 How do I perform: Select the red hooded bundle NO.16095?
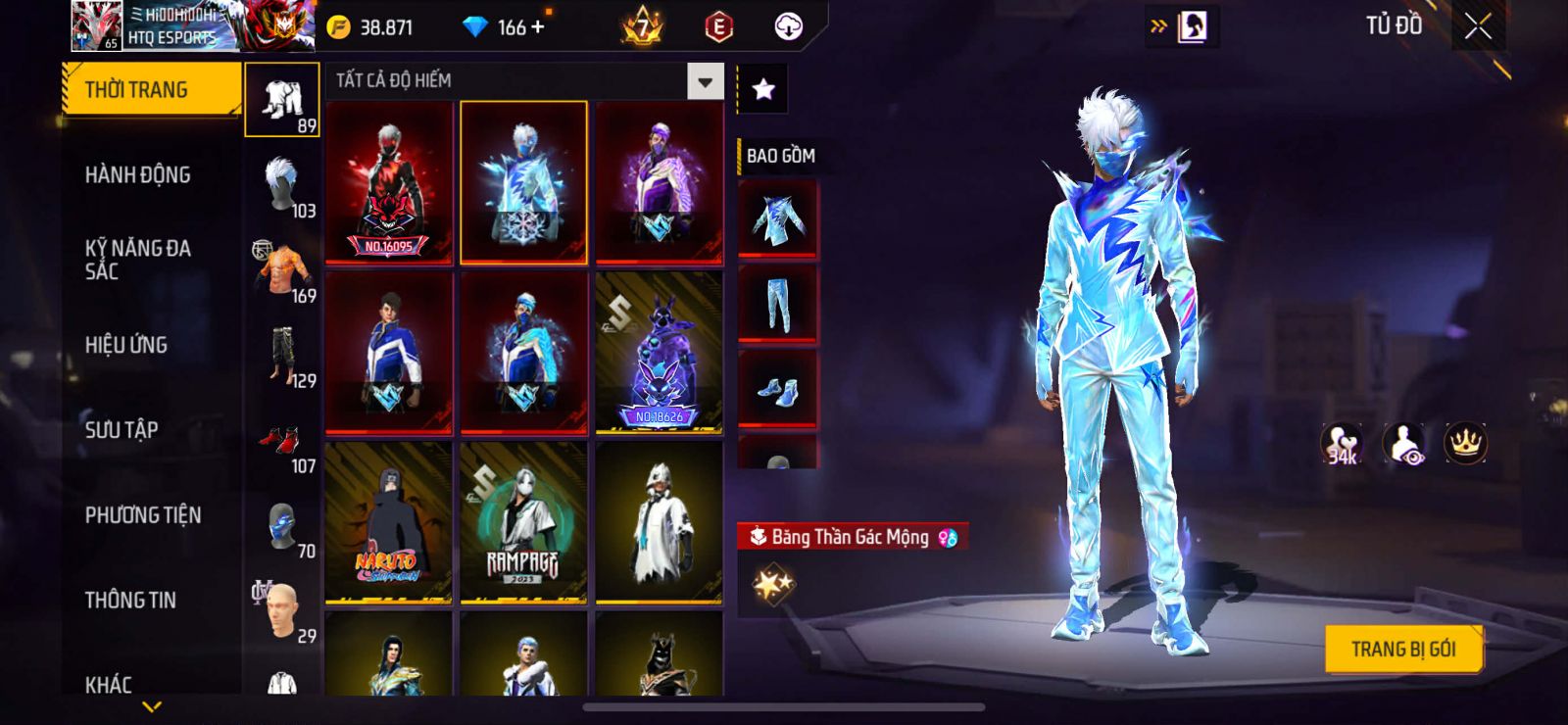click(x=389, y=182)
